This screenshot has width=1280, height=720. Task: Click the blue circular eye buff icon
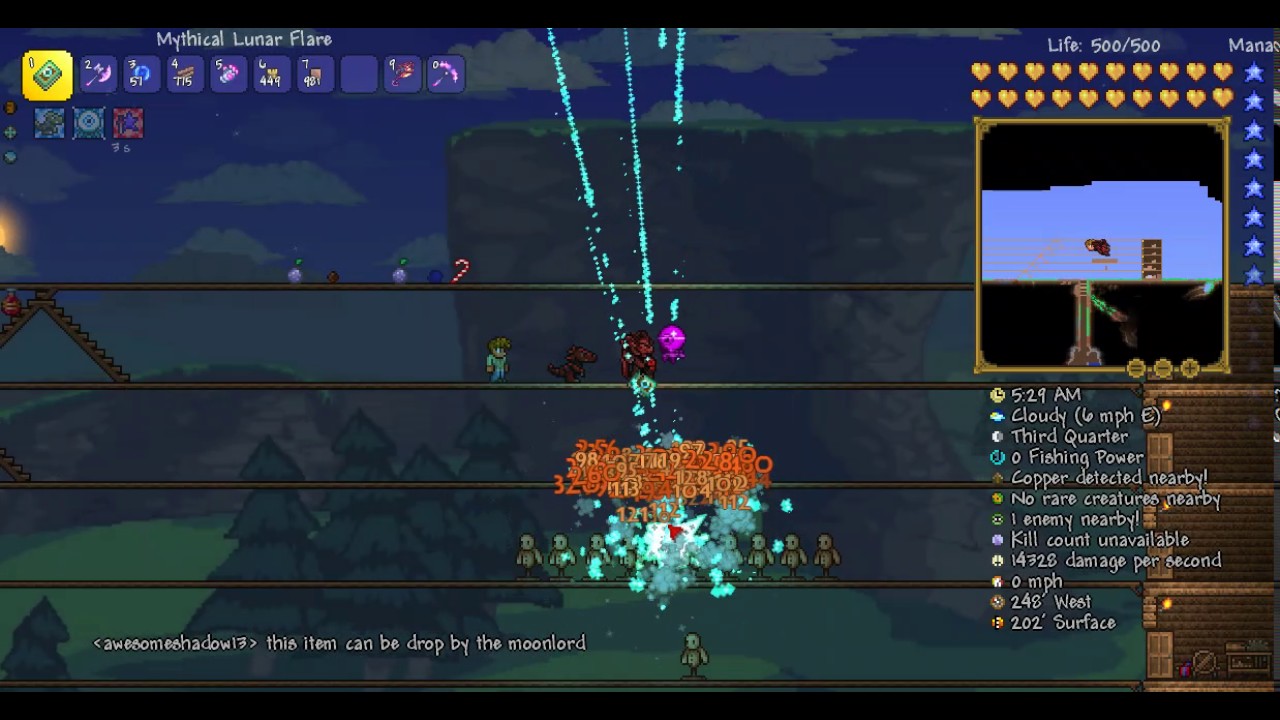[x=88, y=123]
